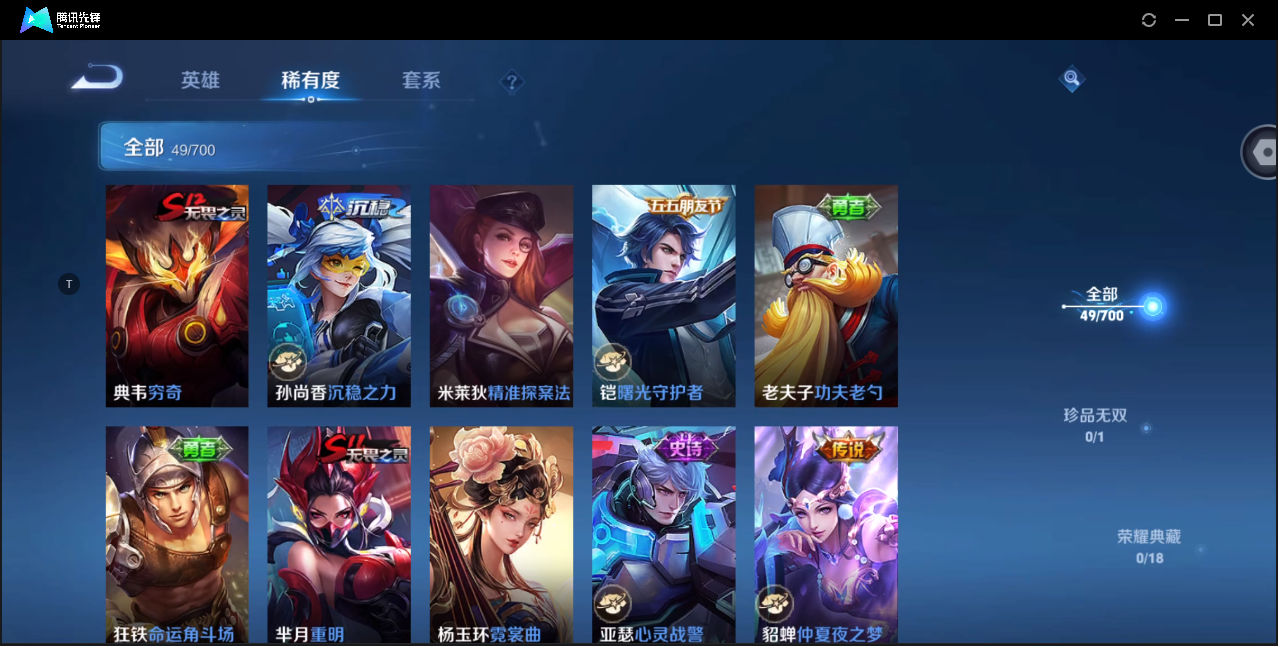Go back using the return arrow
1278x646 pixels.
[97, 77]
